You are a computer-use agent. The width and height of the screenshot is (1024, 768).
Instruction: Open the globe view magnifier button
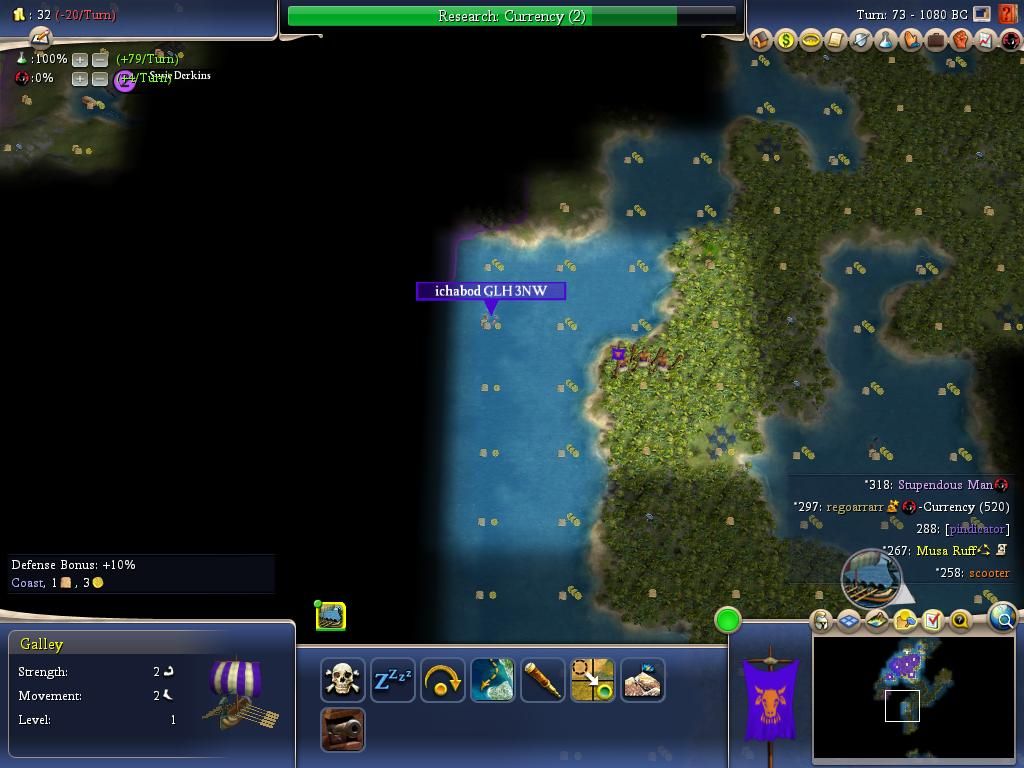click(x=1003, y=619)
